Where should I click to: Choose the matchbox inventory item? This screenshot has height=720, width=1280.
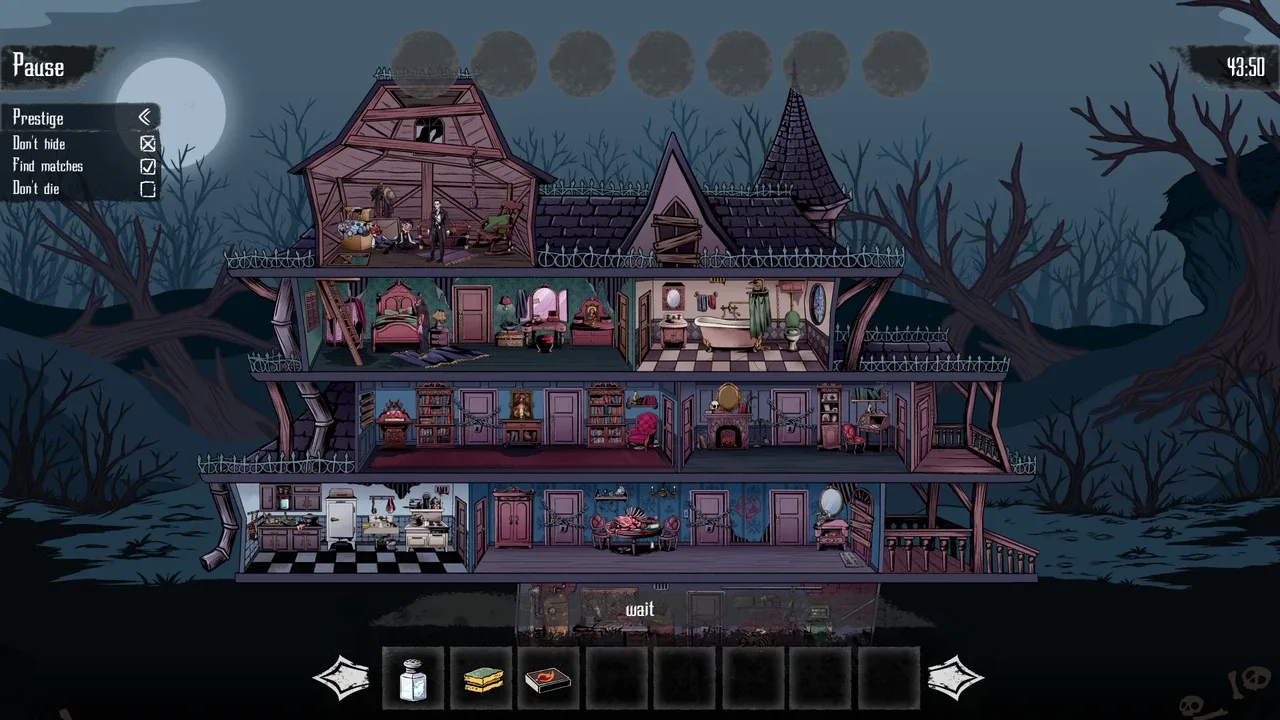pos(549,679)
